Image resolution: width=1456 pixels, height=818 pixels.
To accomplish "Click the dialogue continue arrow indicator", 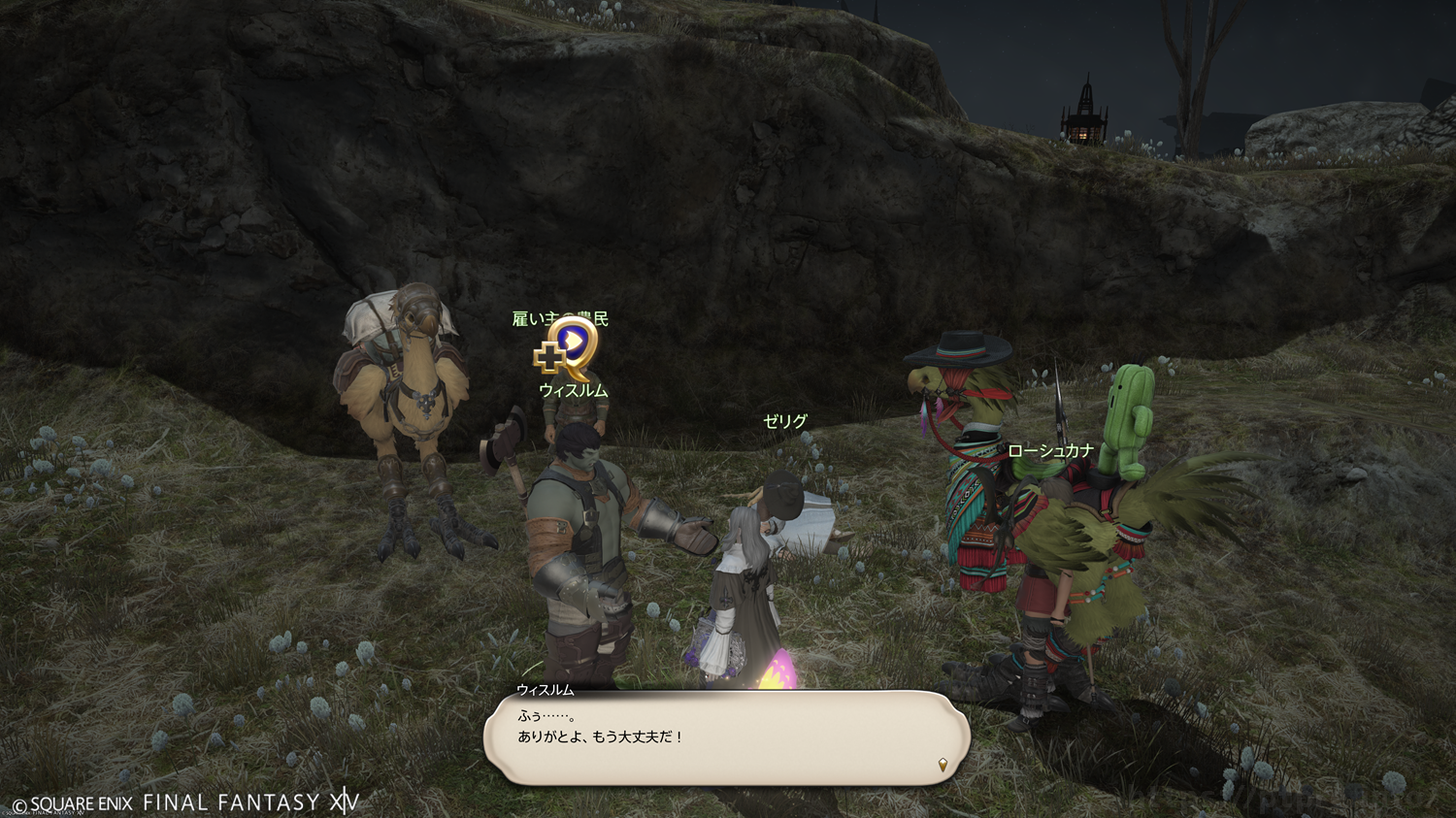I will pyautogui.click(x=942, y=766).
